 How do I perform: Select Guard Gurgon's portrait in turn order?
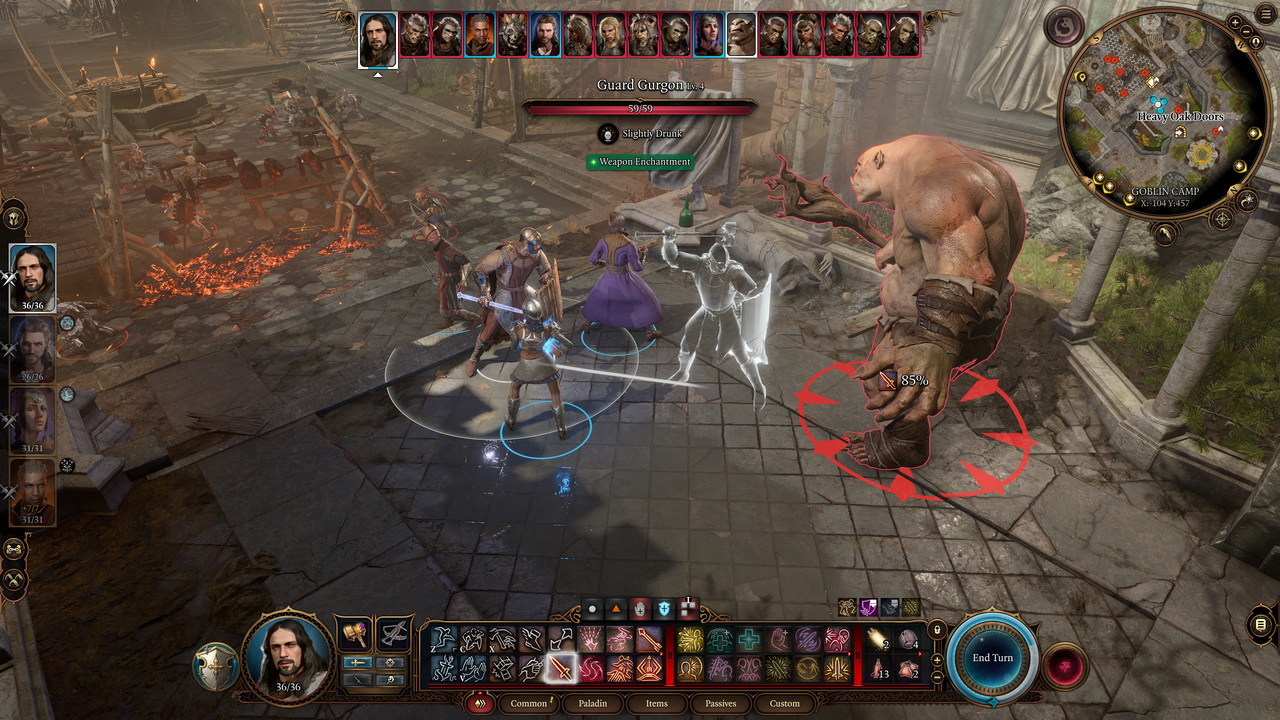pyautogui.click(x=741, y=35)
